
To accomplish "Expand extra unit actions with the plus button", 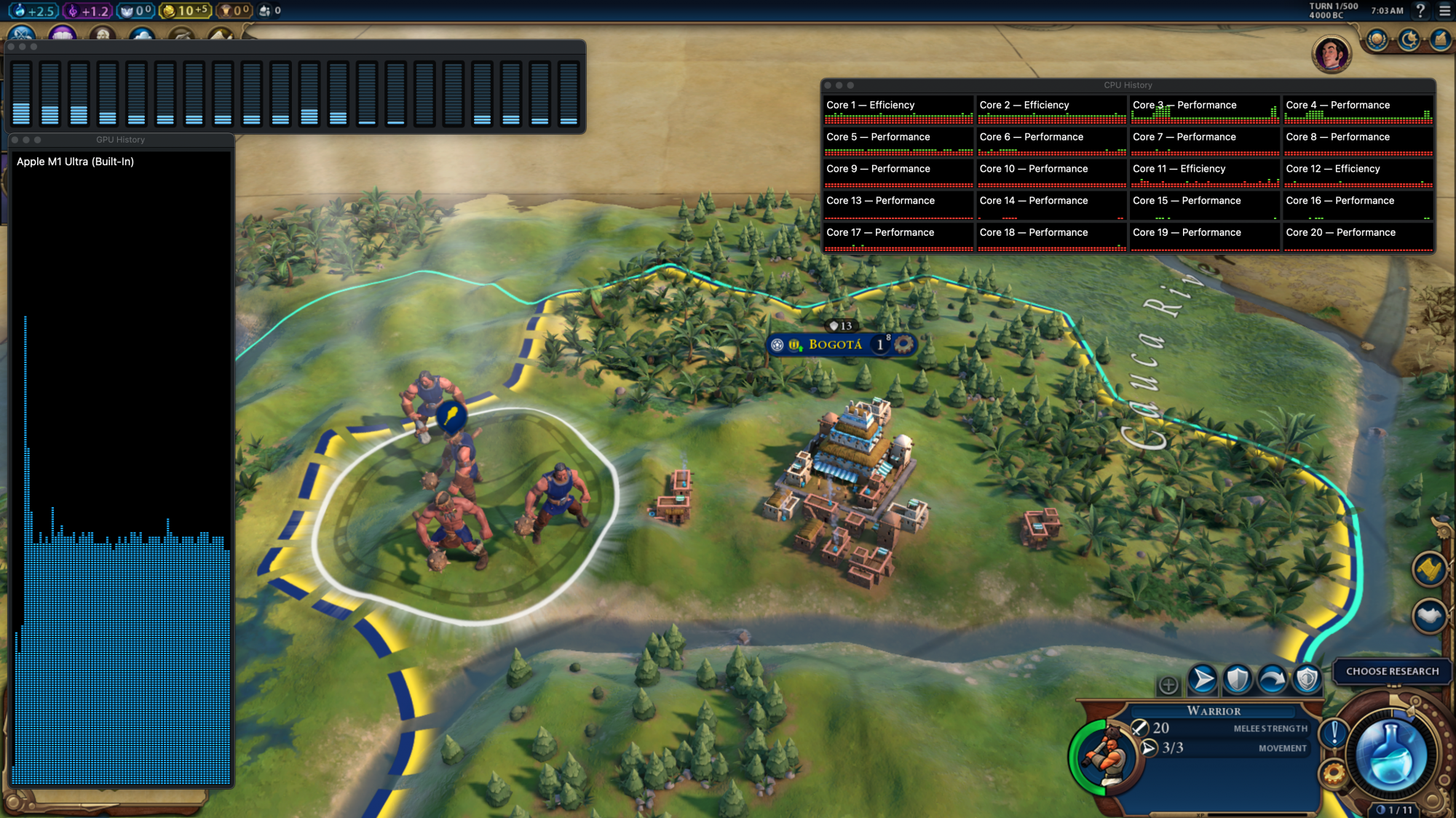I will pyautogui.click(x=1168, y=685).
